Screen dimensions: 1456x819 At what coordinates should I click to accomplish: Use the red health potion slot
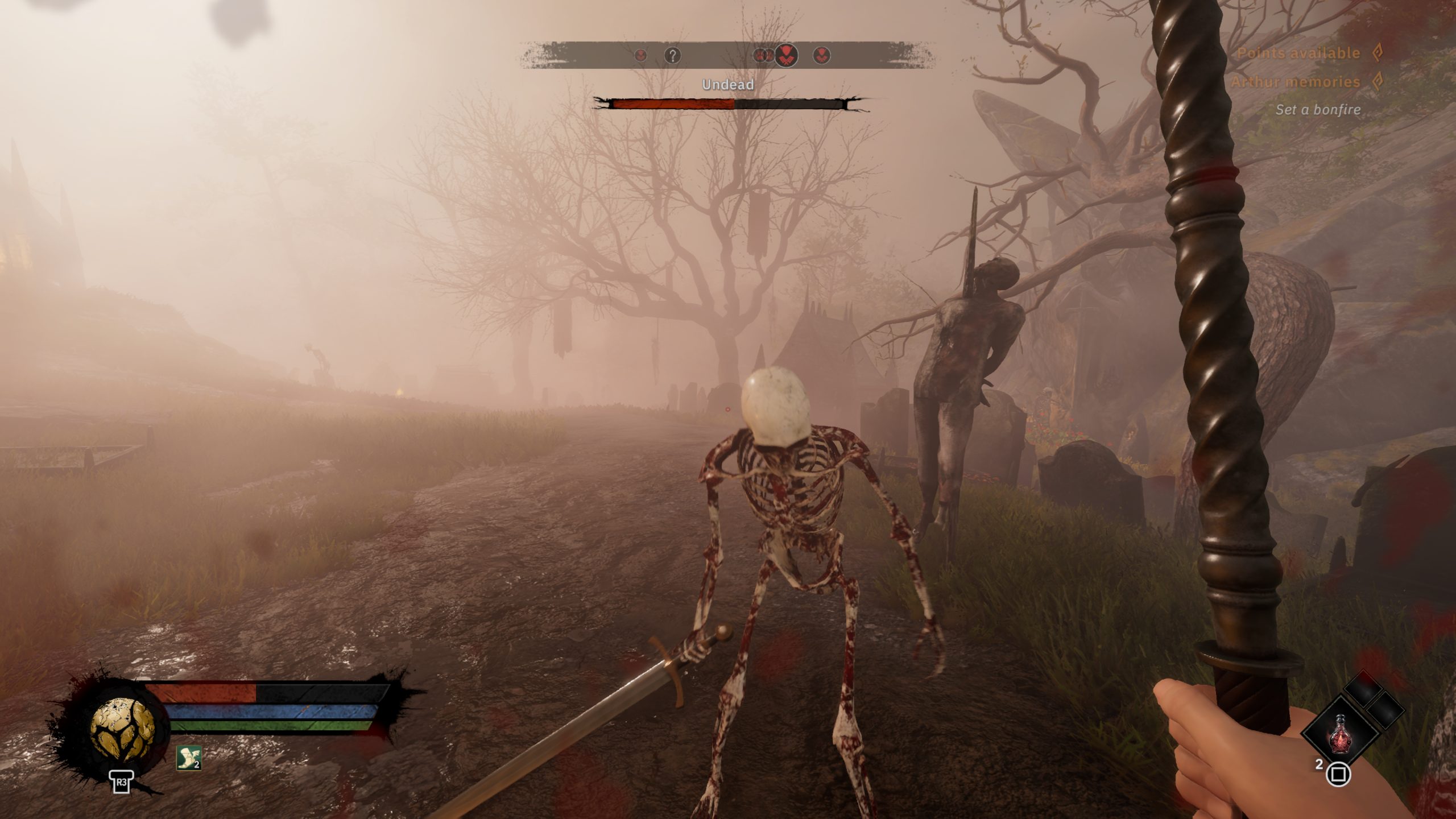click(x=1340, y=733)
